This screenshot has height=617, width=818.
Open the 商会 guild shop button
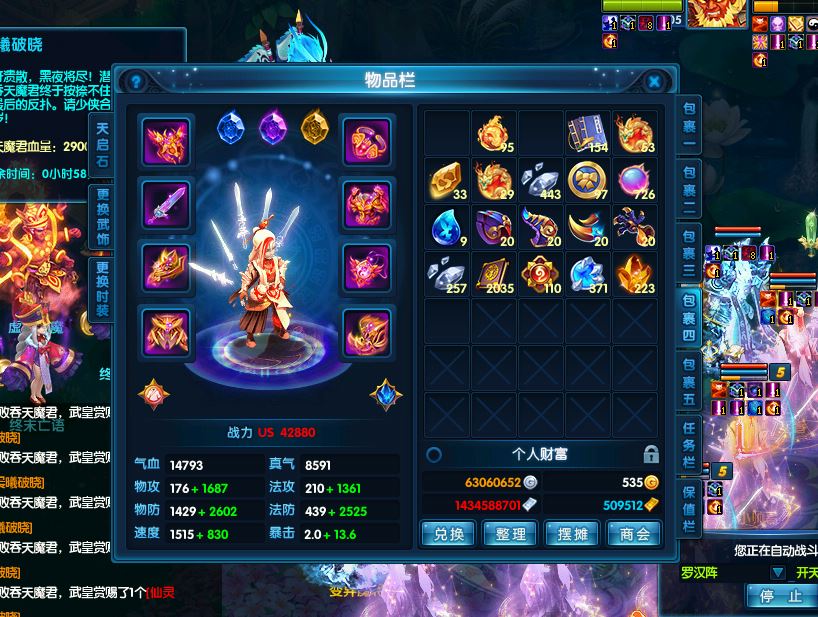[633, 534]
